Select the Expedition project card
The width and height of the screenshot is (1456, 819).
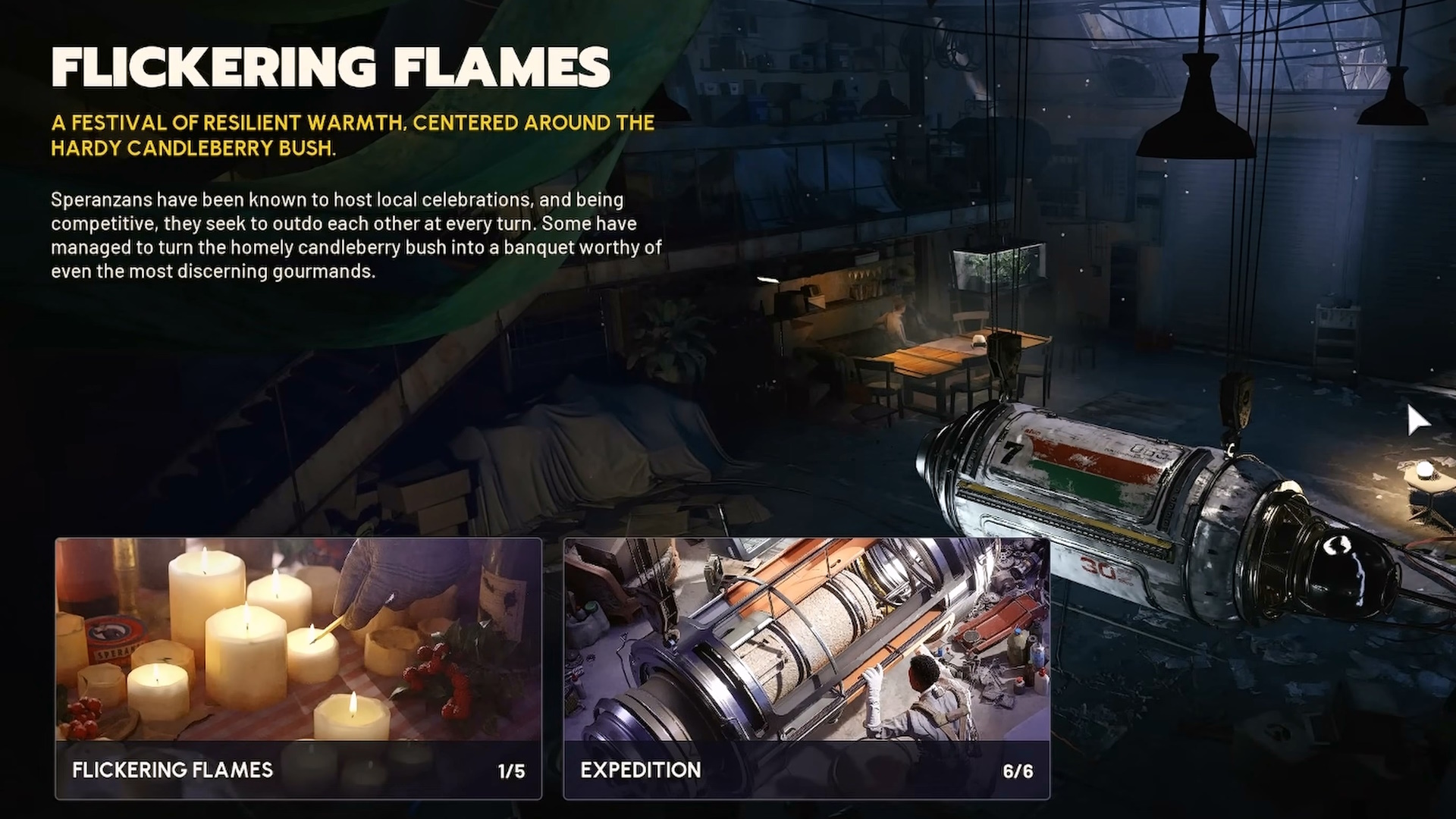806,668
